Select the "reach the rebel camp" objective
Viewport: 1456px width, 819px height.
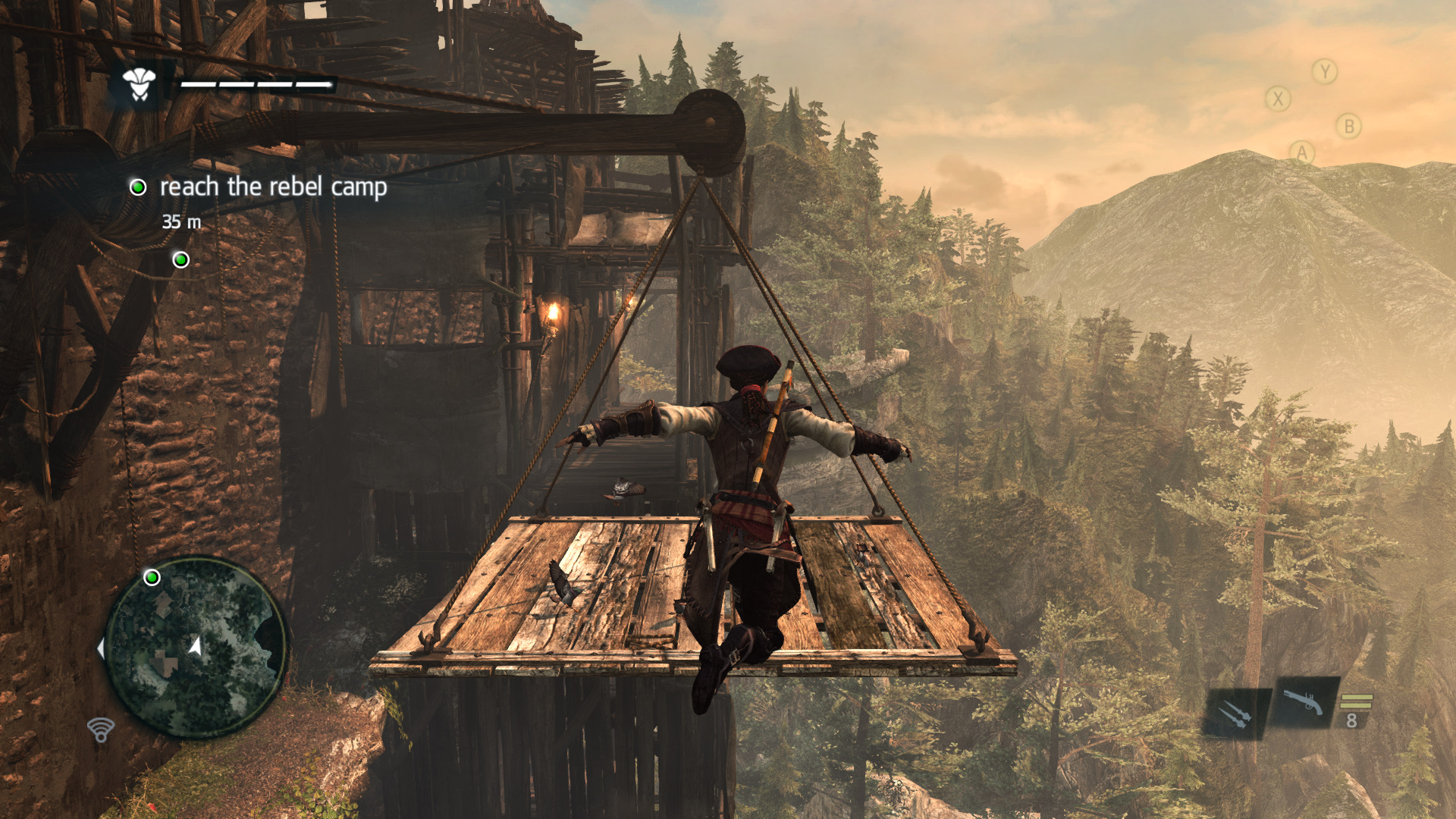click(x=273, y=187)
